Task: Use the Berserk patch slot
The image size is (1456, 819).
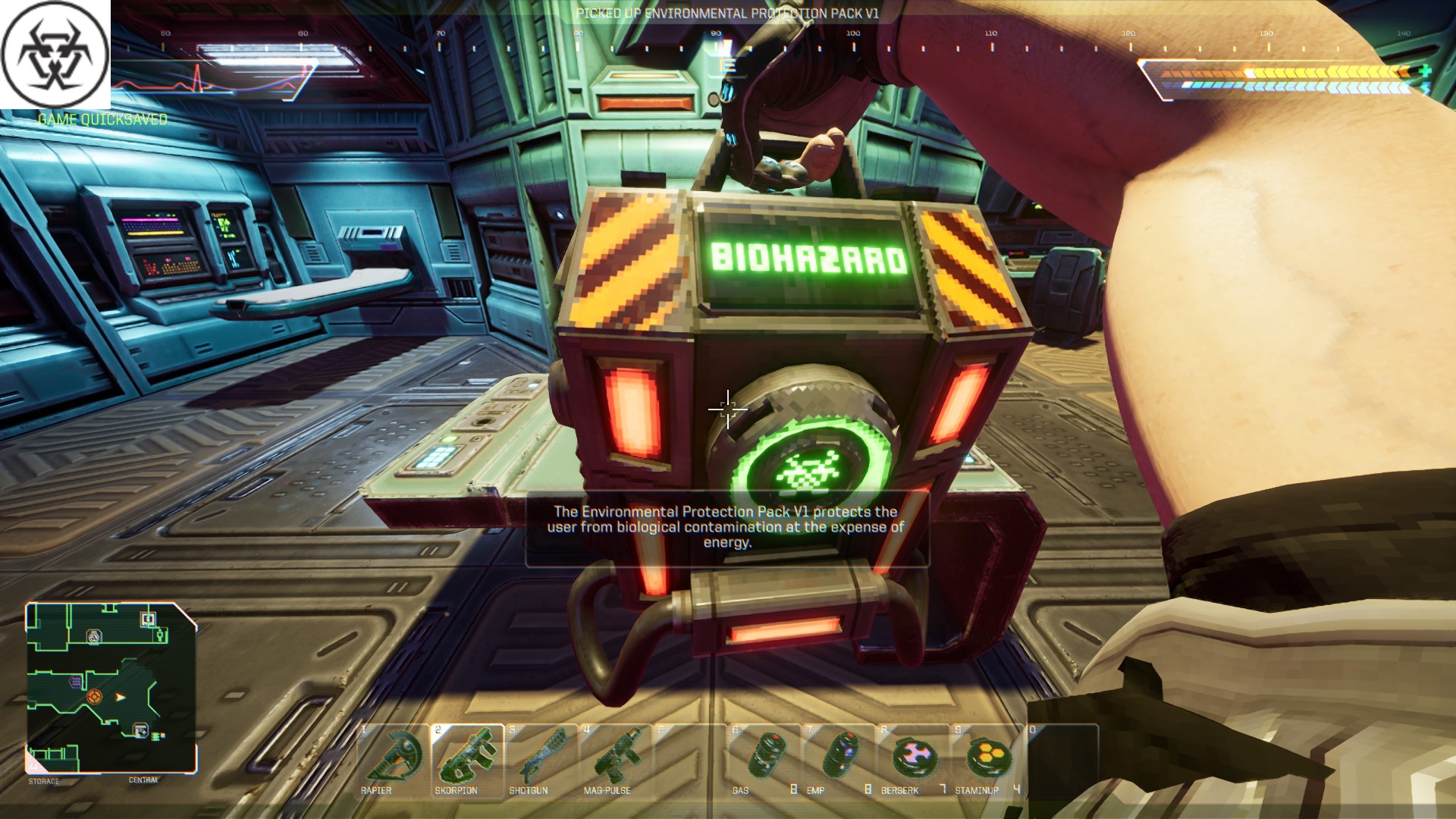Action: (x=912, y=759)
